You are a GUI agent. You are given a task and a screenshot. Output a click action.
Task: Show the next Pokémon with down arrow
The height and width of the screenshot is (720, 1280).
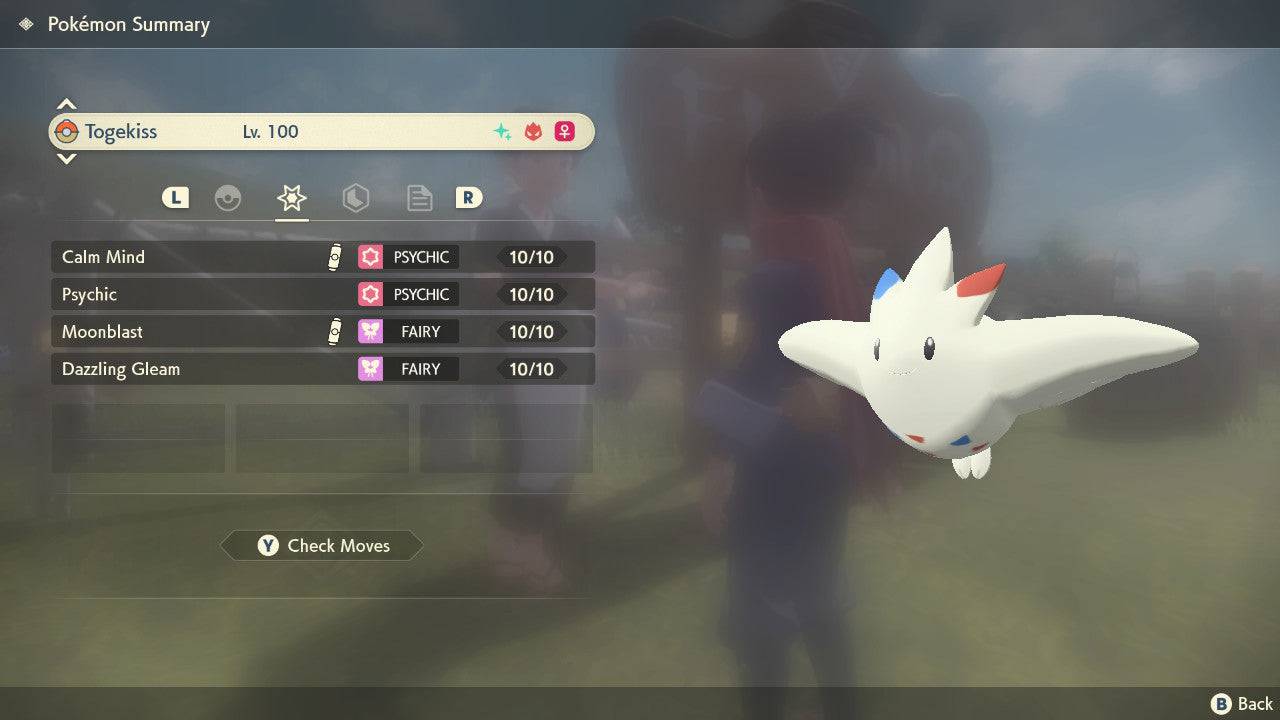pos(66,158)
